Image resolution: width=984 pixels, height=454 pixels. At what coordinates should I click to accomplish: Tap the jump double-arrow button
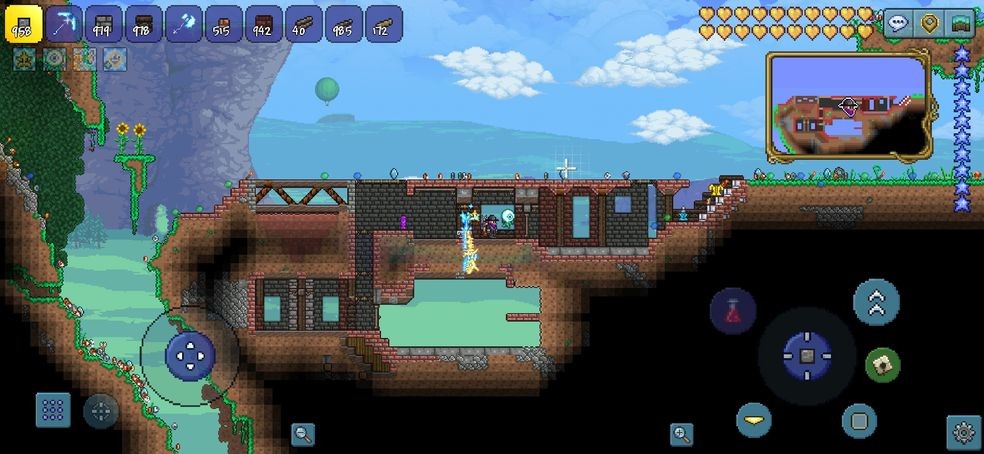pos(876,302)
